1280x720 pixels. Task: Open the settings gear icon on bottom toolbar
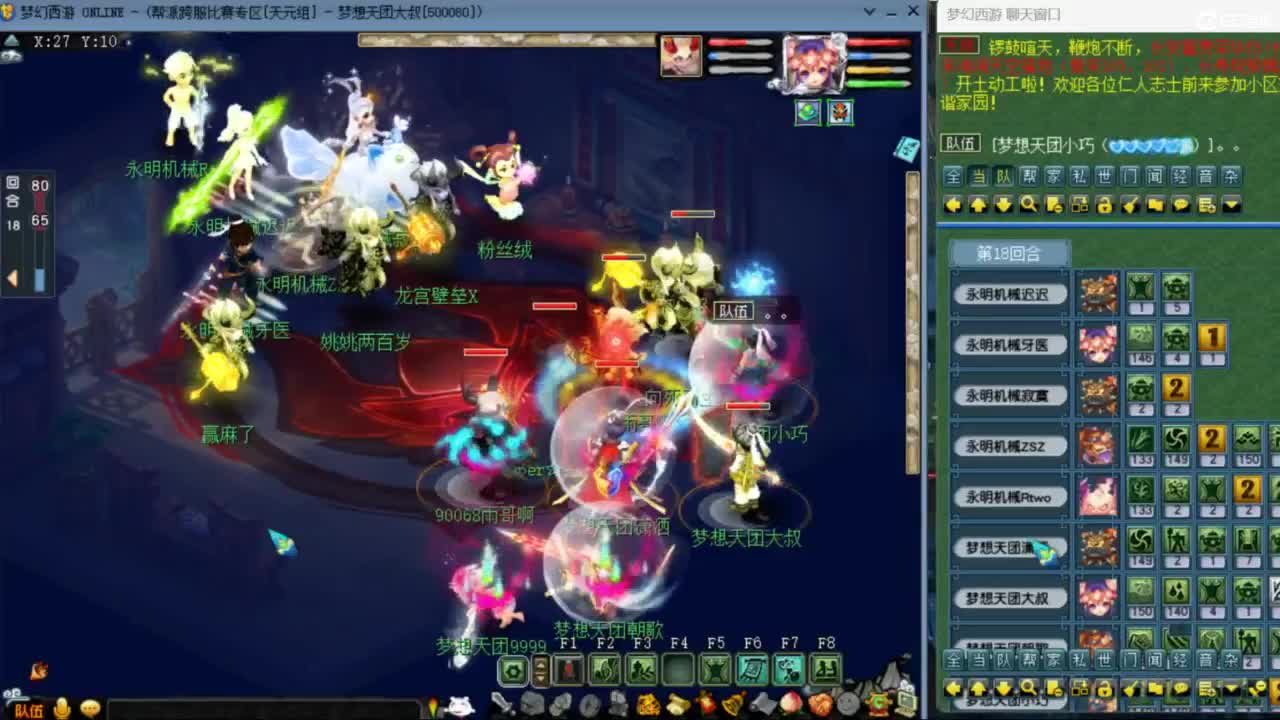pyautogui.click(x=513, y=670)
